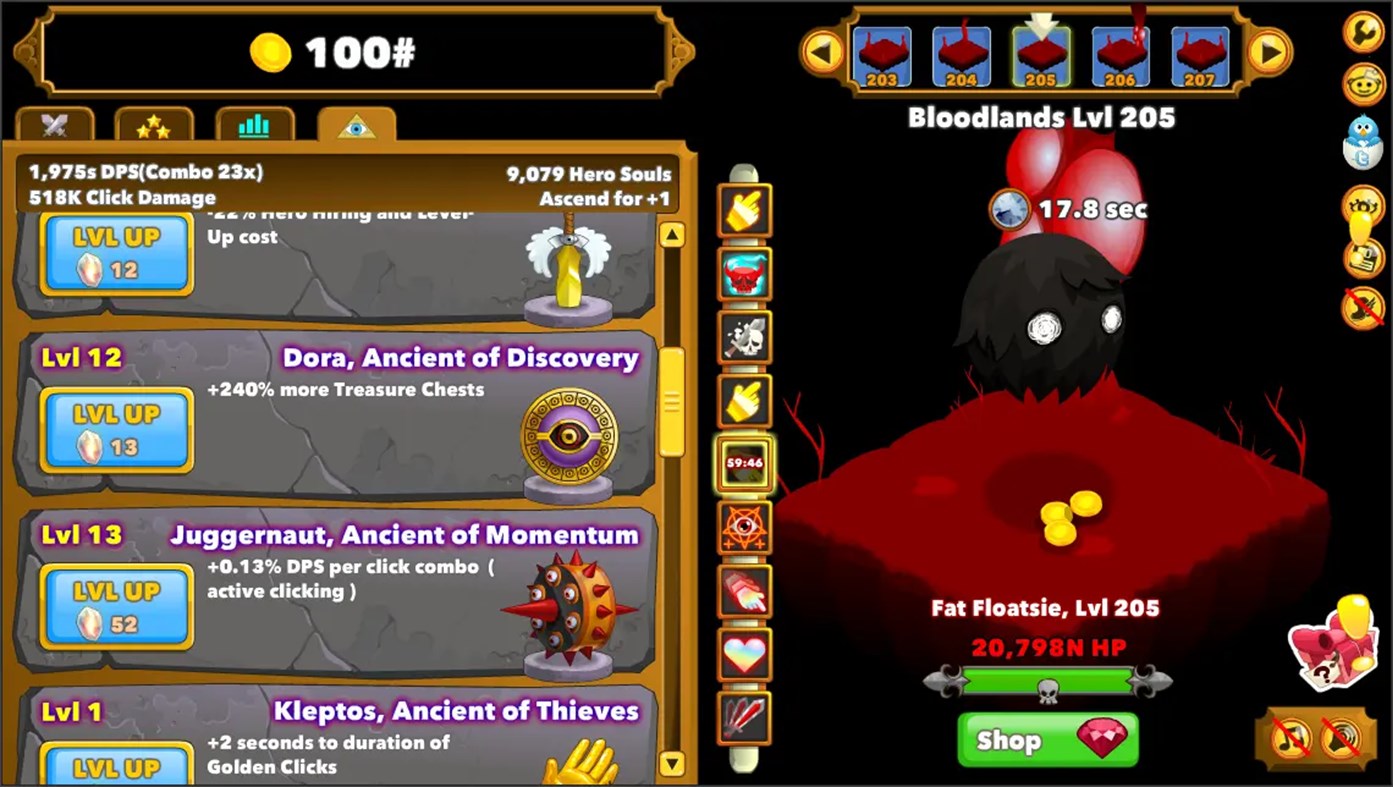Go to previous zone with left arrow
Image resolution: width=1393 pixels, height=787 pixels.
point(822,52)
